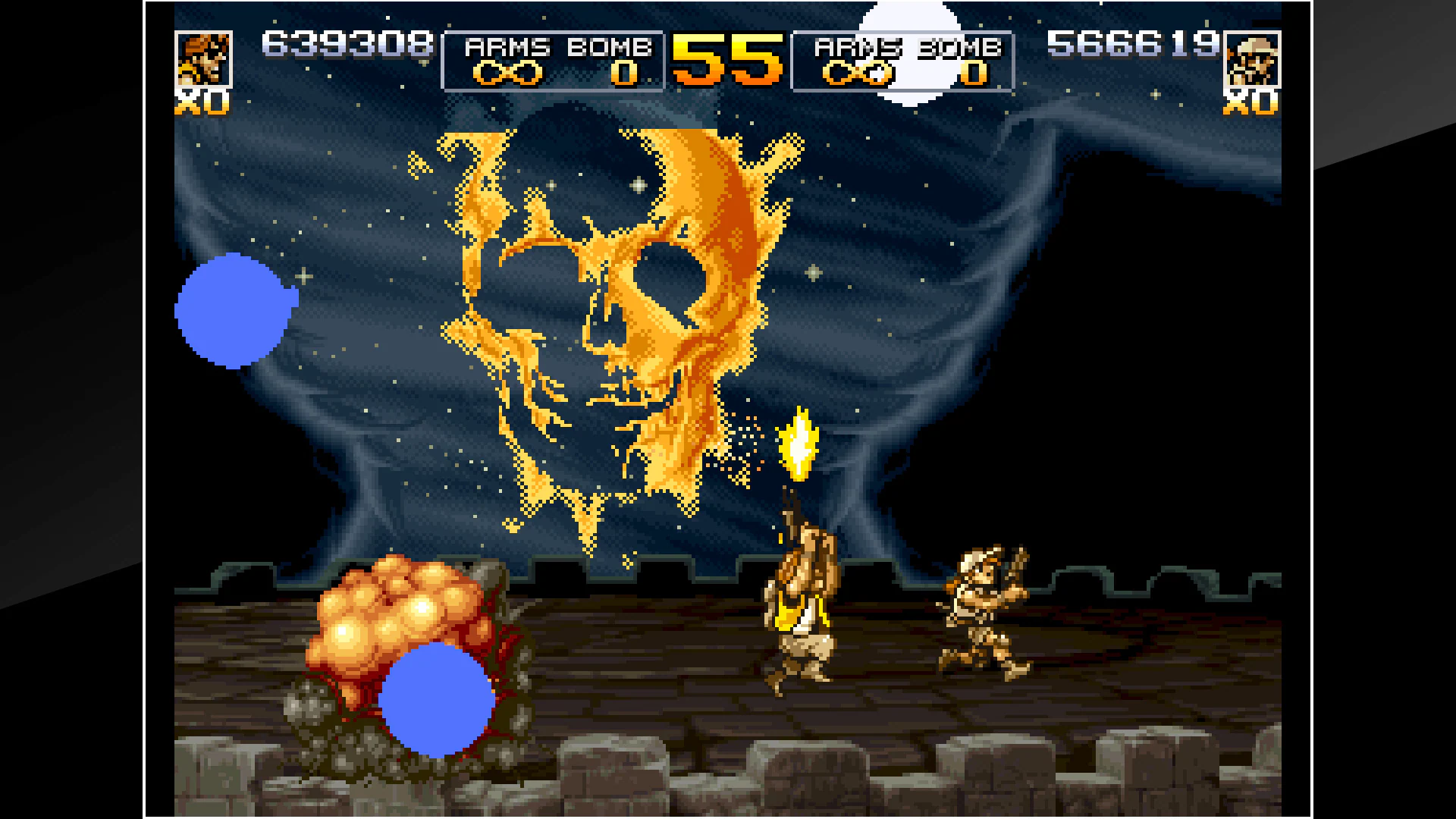Image resolution: width=1456 pixels, height=819 pixels.
Task: Select the Player 1 character portrait
Action: pos(205,61)
